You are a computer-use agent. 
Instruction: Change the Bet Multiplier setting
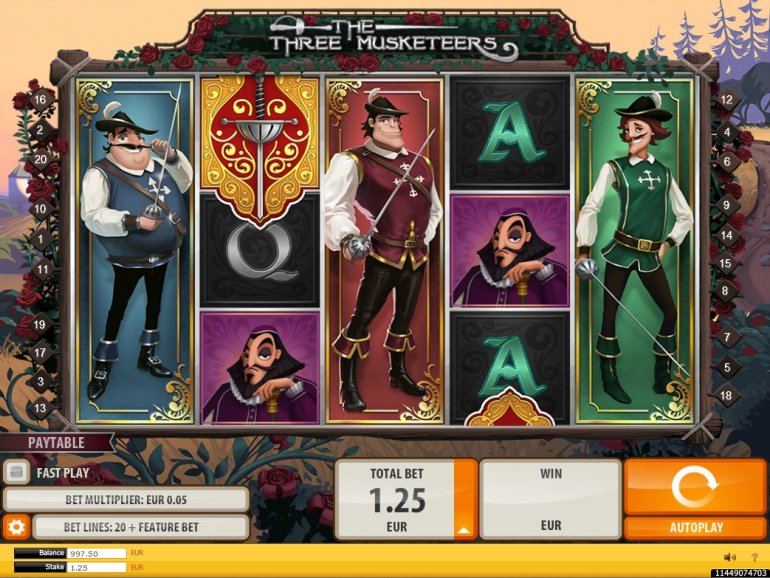tap(126, 499)
